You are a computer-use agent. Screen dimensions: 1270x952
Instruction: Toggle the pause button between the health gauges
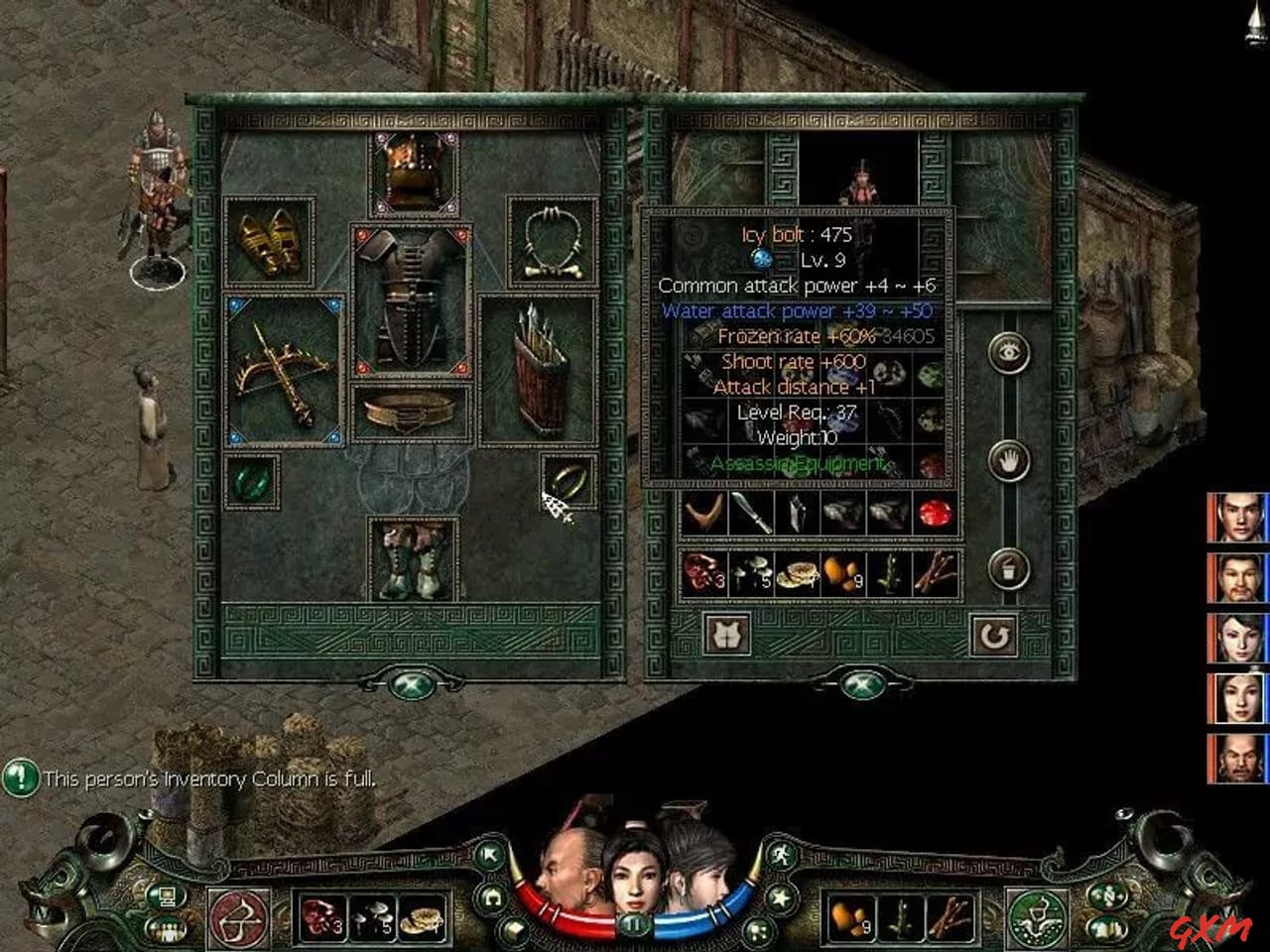click(x=633, y=923)
